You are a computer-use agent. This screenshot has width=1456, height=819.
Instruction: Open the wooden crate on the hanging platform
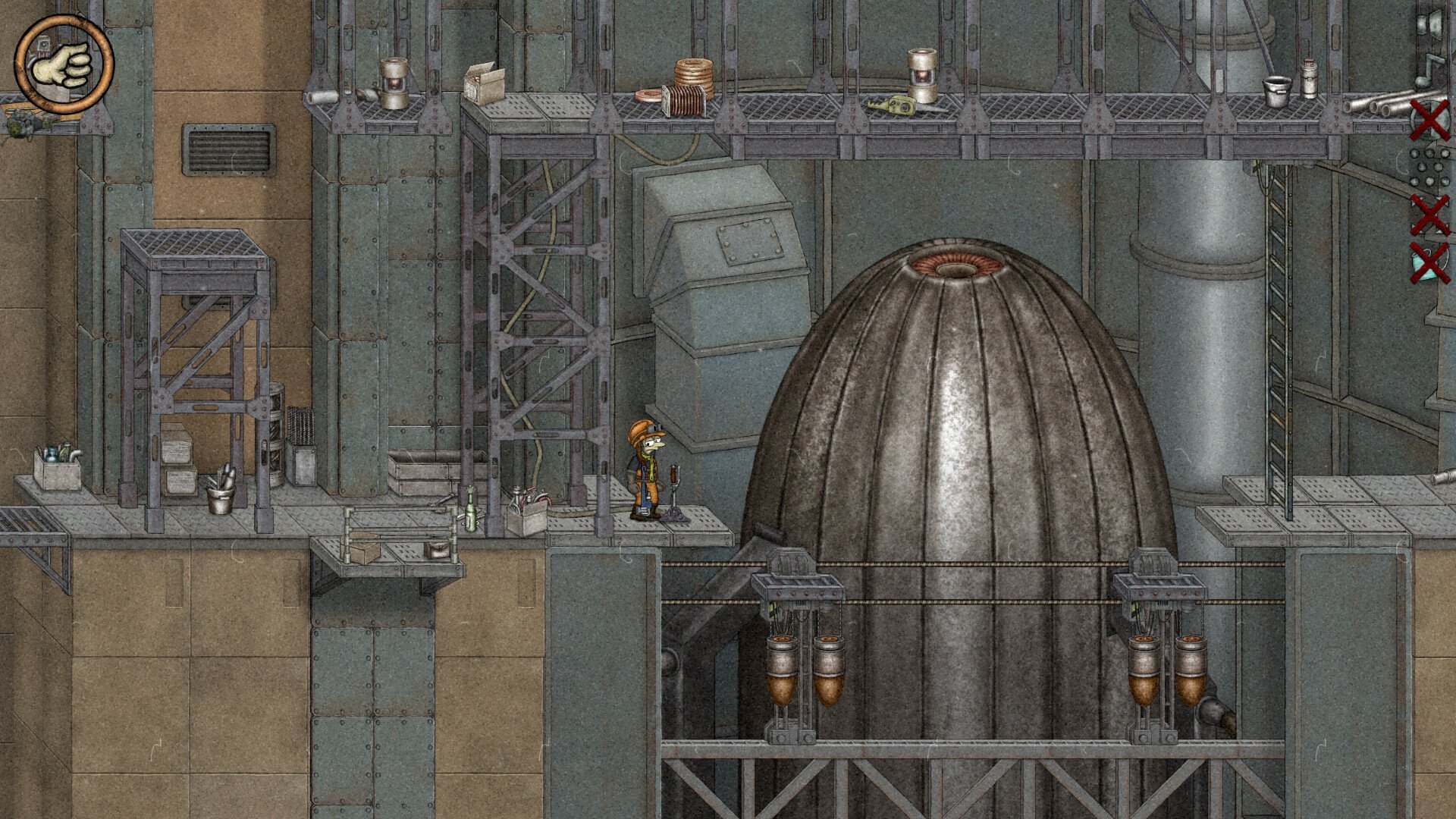[x=360, y=548]
